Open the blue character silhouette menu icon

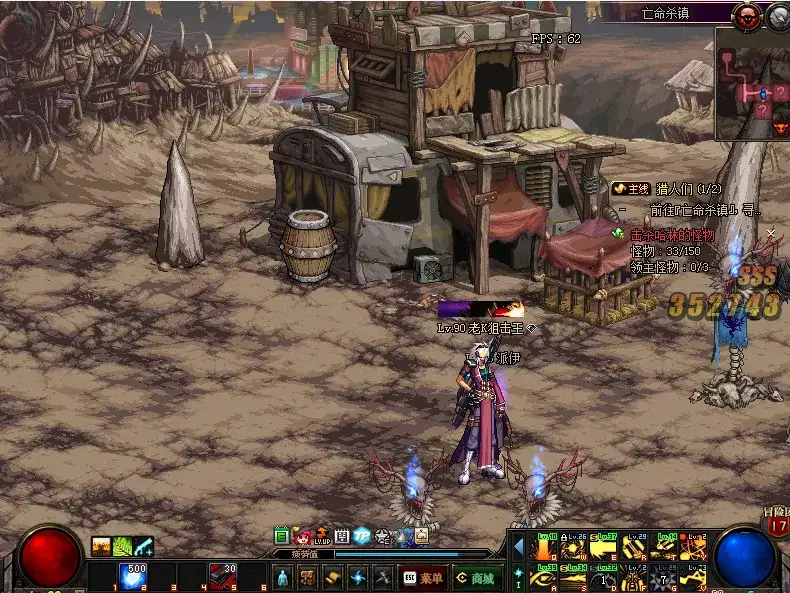pos(282,577)
